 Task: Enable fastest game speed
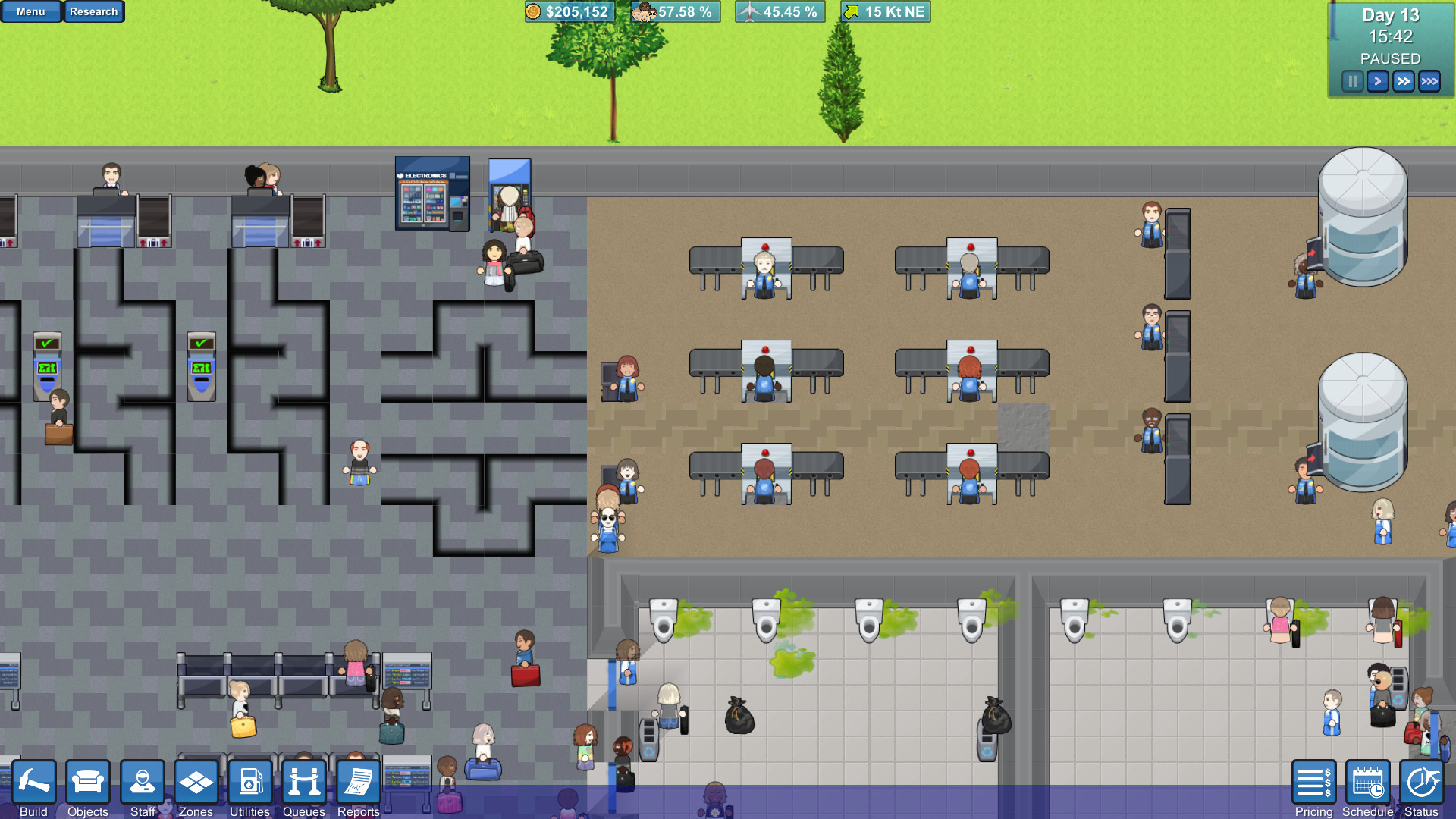[x=1429, y=80]
